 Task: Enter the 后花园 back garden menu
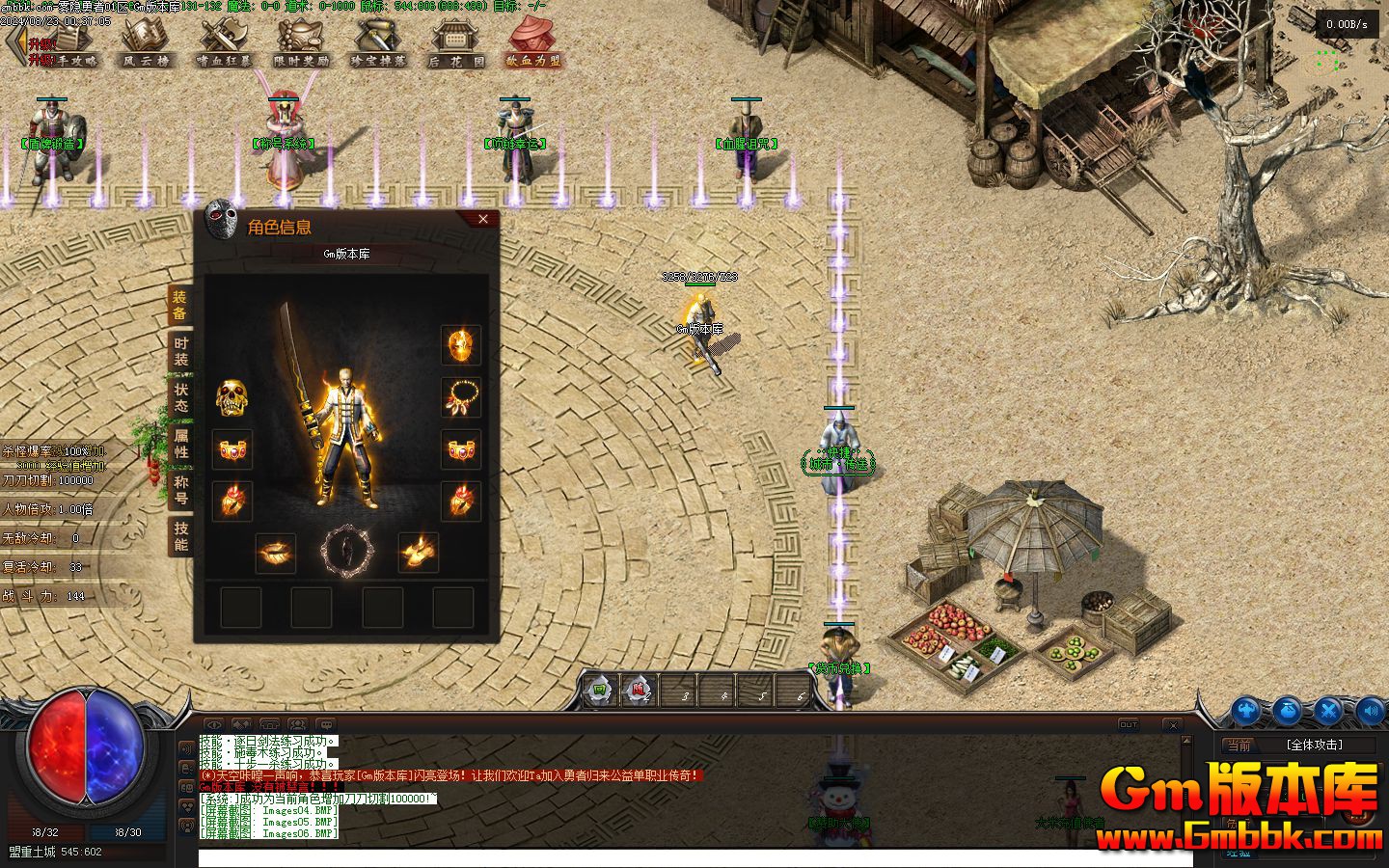point(456,42)
